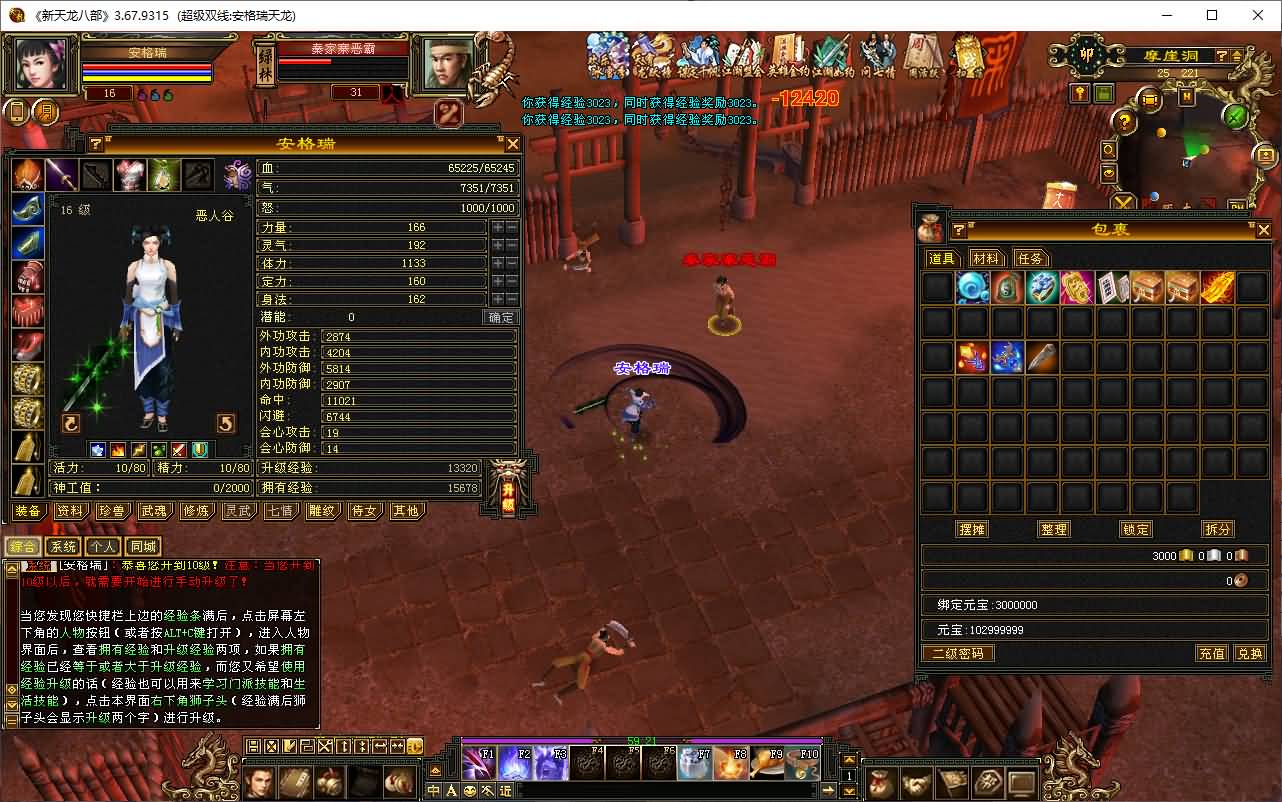This screenshot has width=1282, height=802.
Task: Click the 拆分 split button
Action: (1218, 529)
